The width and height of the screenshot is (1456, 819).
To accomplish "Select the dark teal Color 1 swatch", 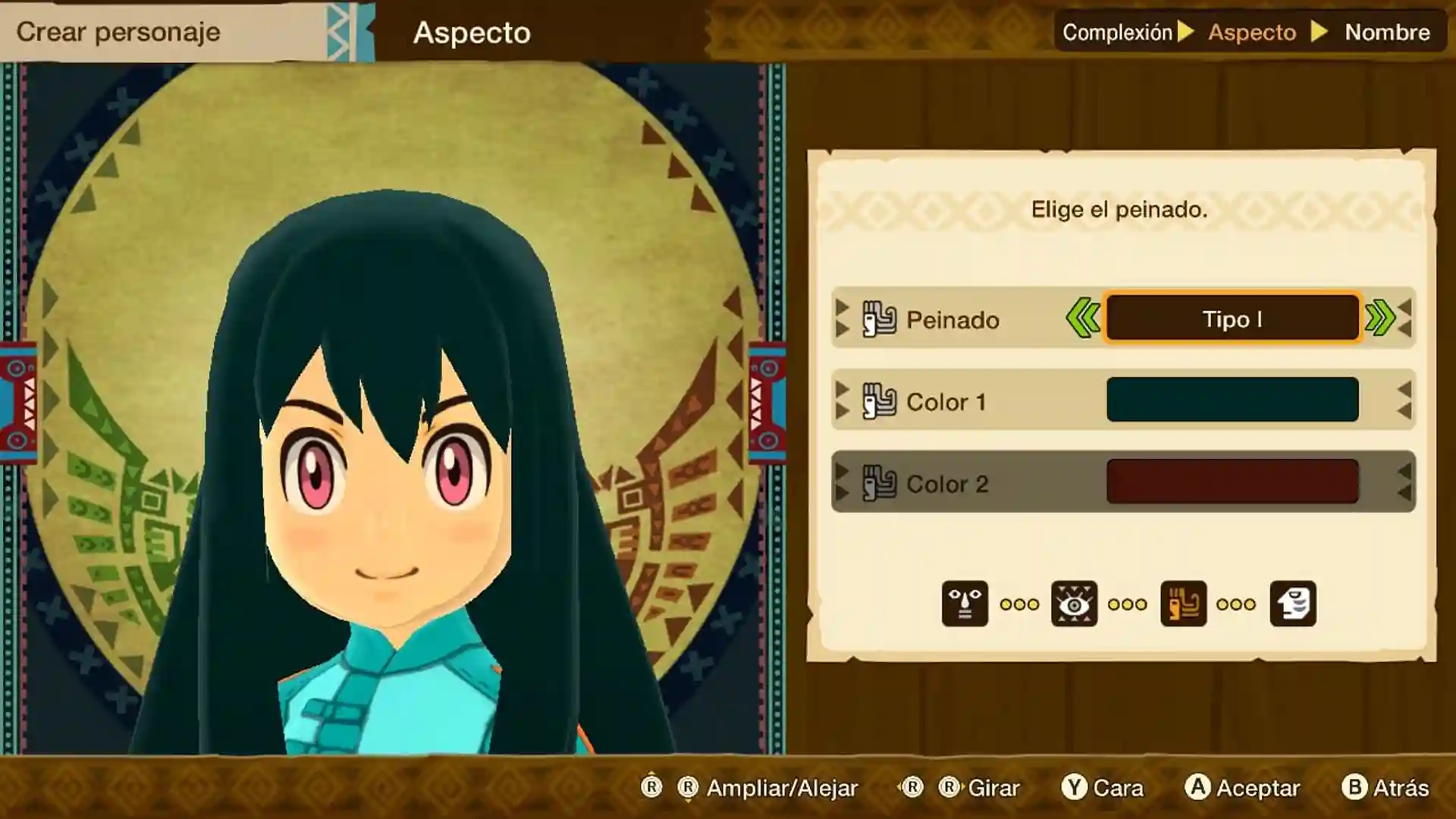I will coord(1232,400).
